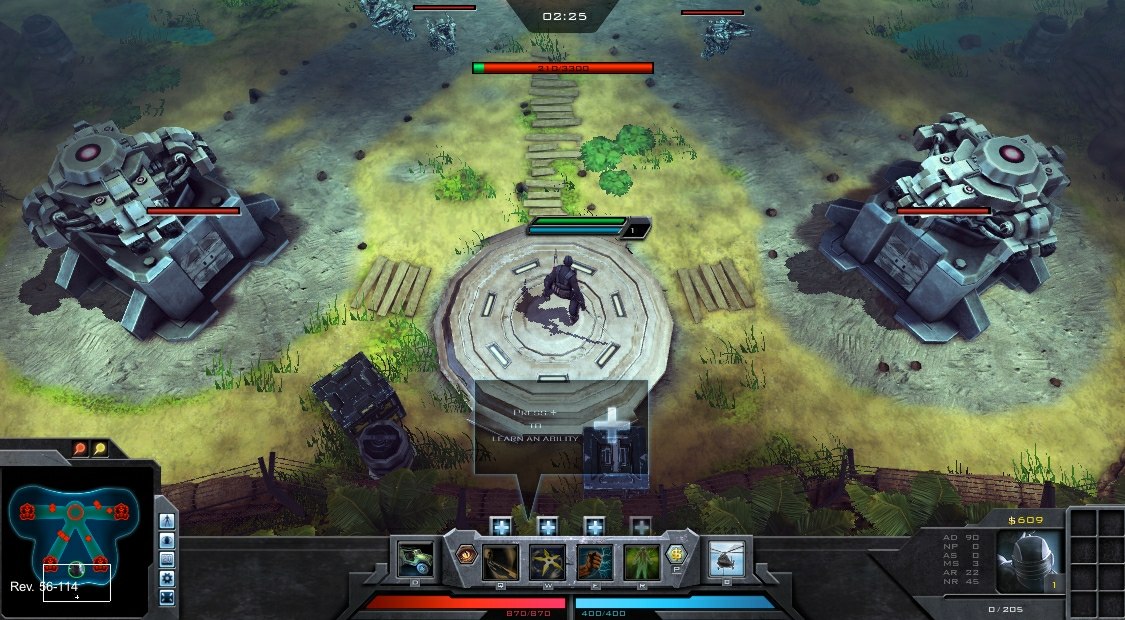
Task: Level up the sword slash ability
Action: point(500,526)
